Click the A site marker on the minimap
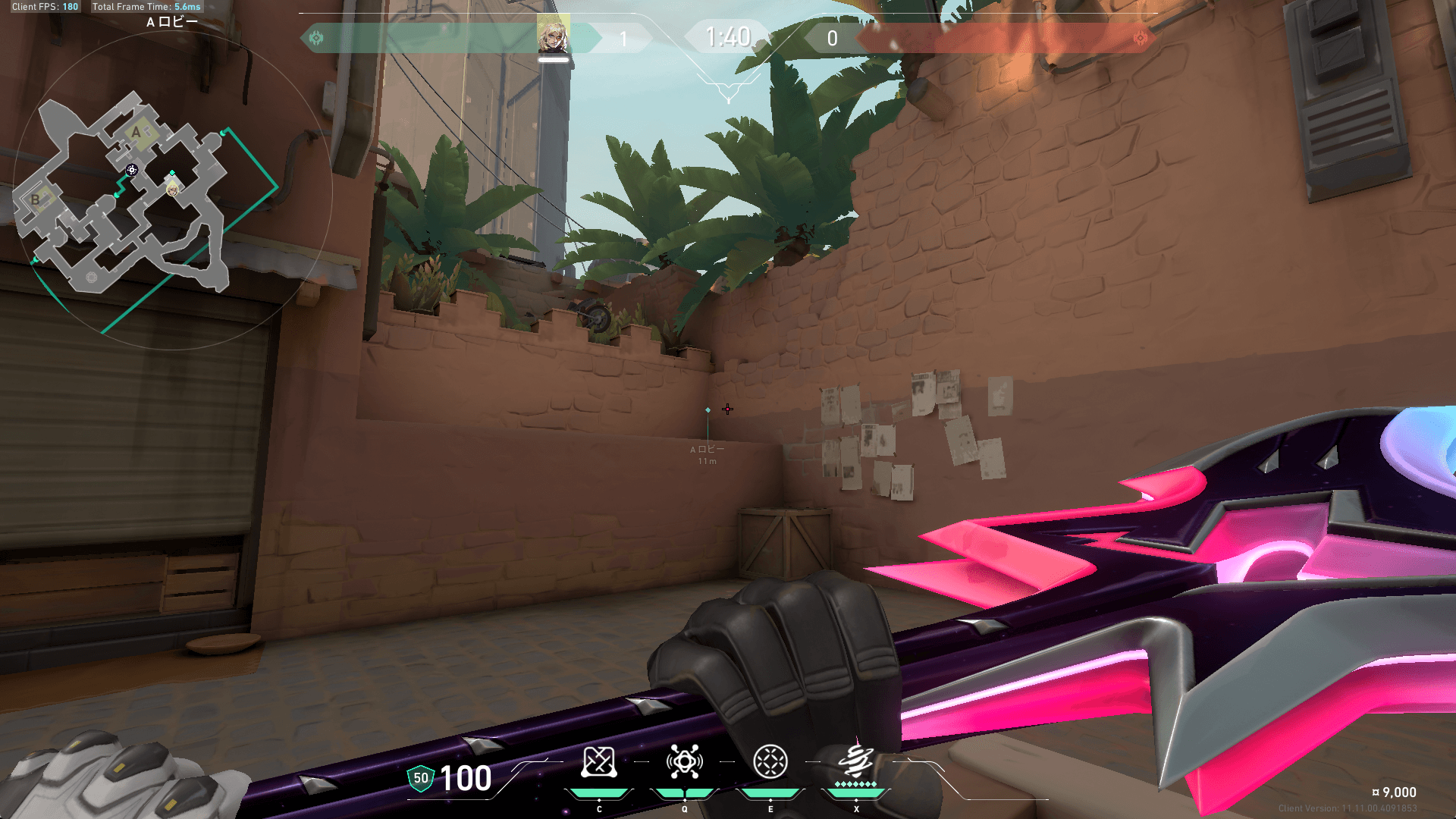 coord(136,133)
